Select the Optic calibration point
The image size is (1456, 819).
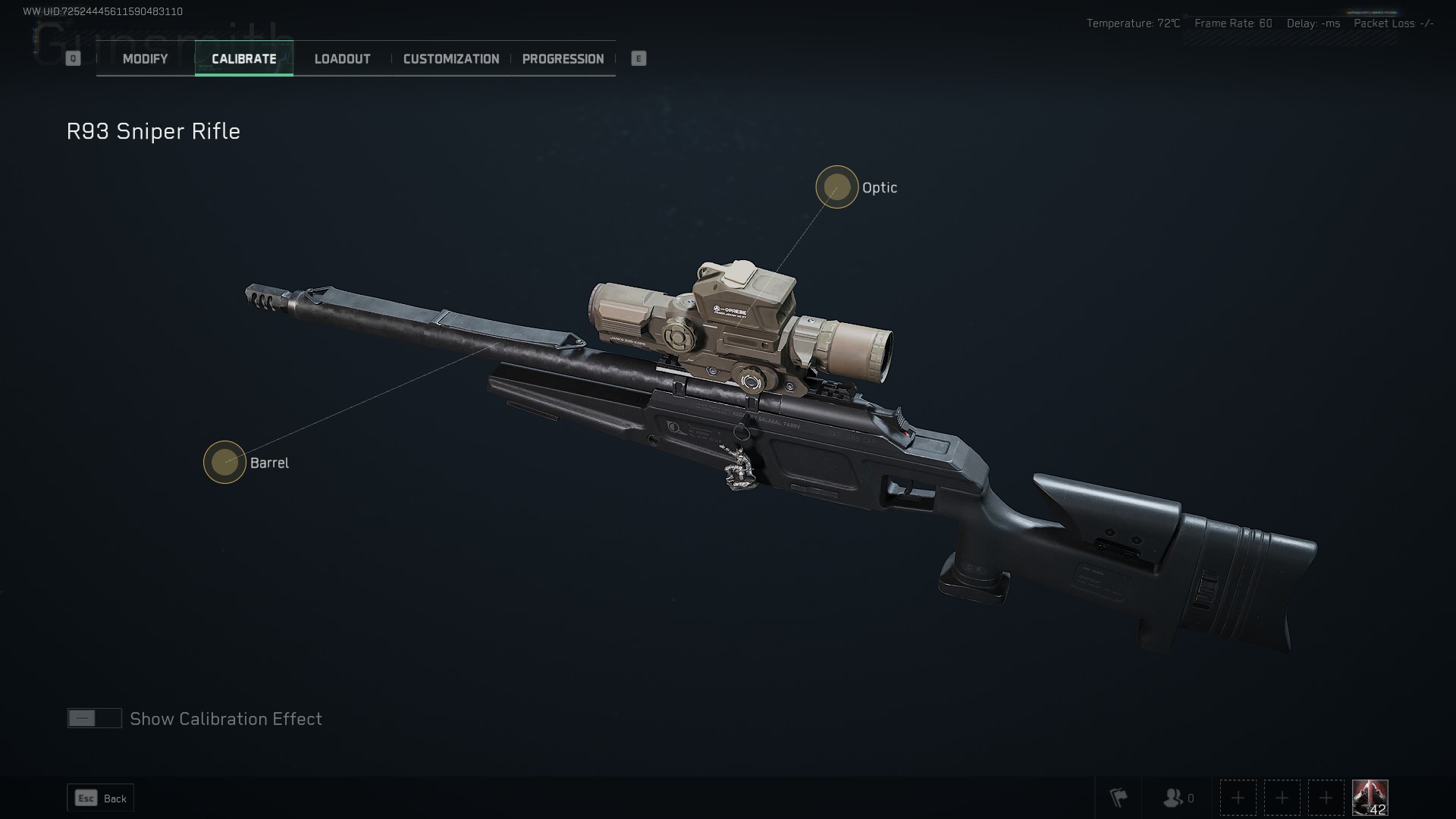[836, 187]
